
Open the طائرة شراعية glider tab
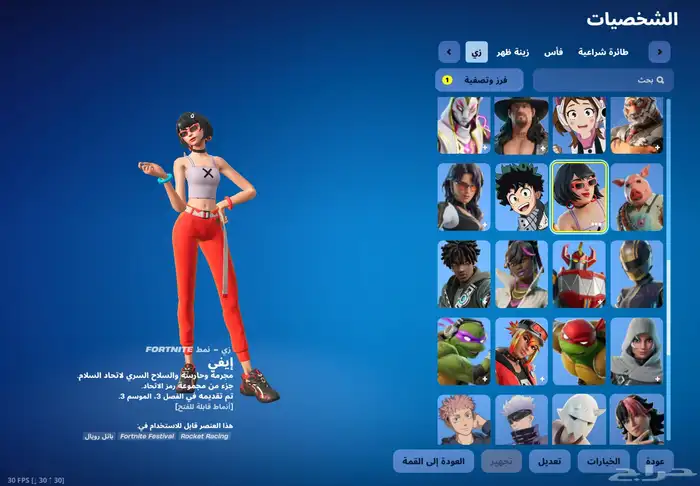(x=604, y=51)
